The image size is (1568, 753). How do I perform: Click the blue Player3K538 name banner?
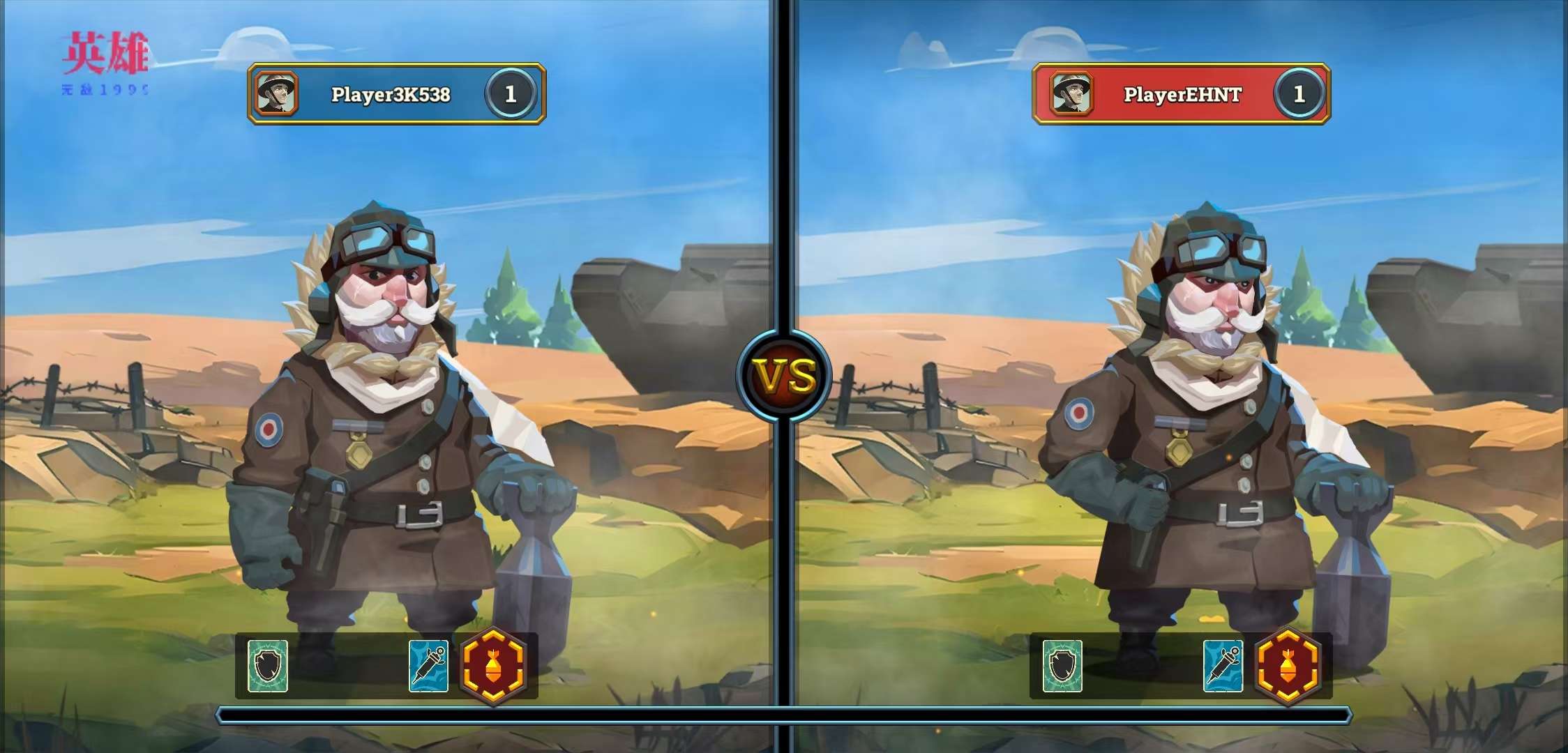tap(391, 94)
